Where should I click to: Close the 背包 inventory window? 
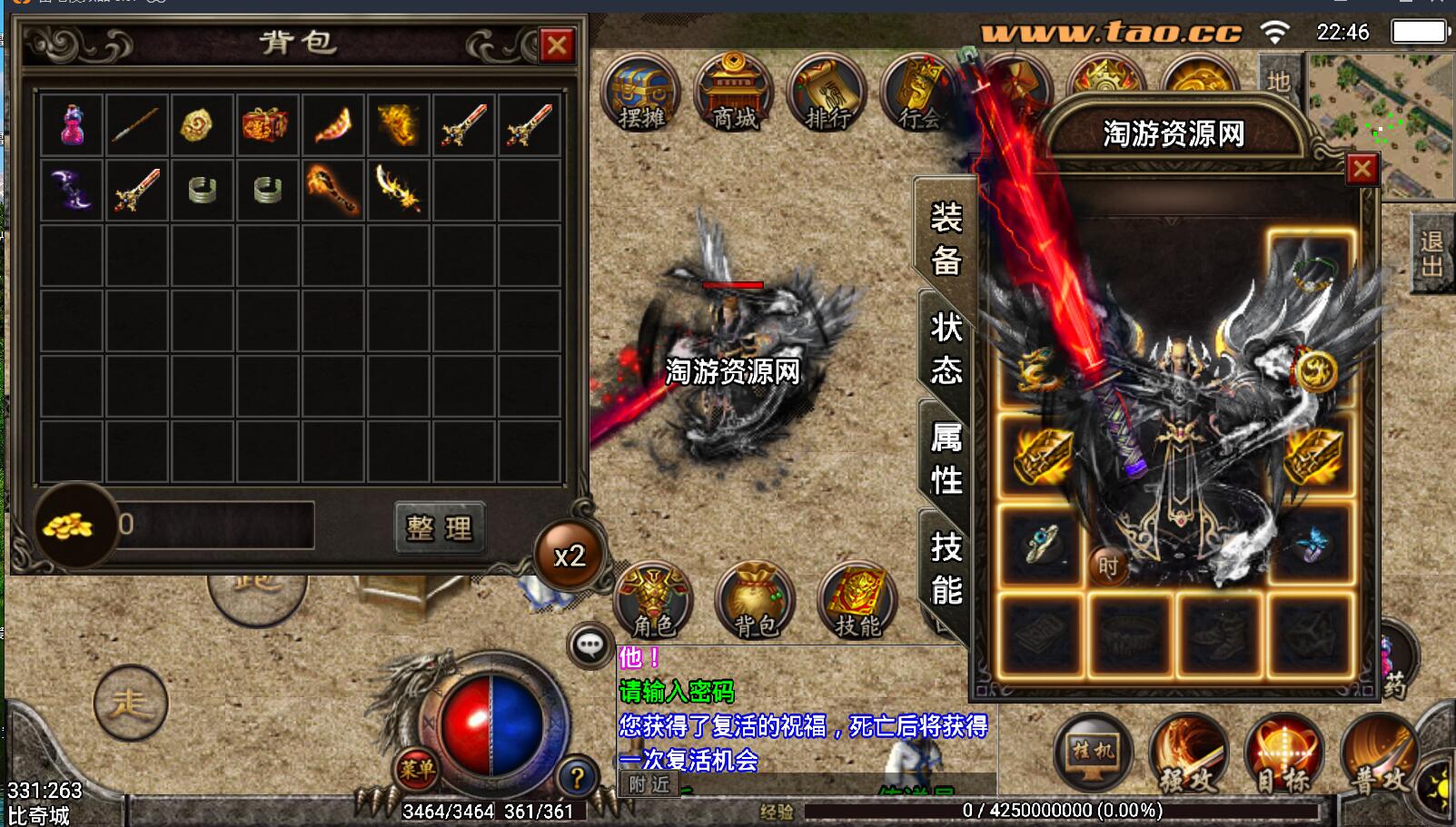556,45
